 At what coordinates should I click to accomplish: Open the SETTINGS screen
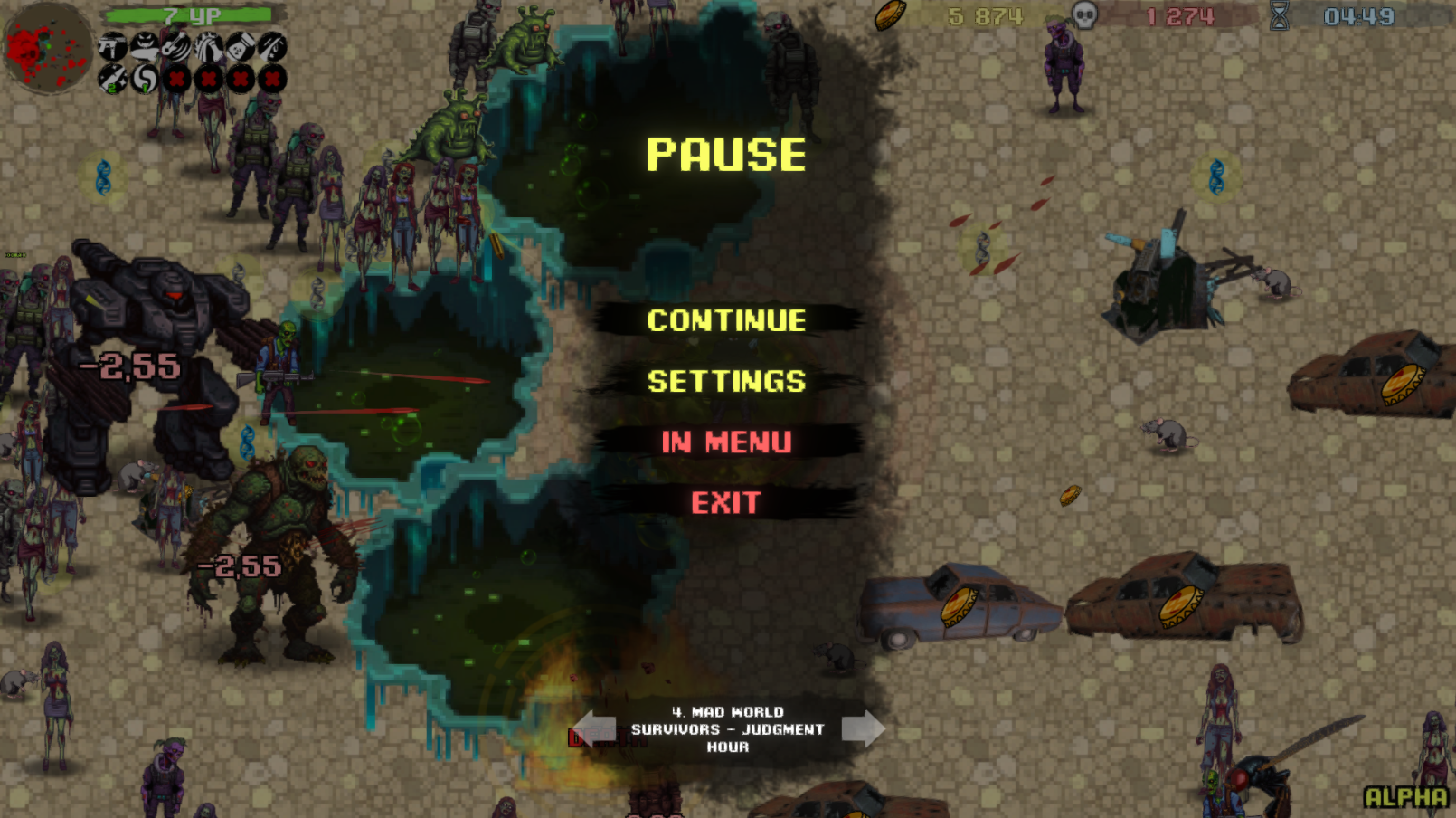(729, 382)
